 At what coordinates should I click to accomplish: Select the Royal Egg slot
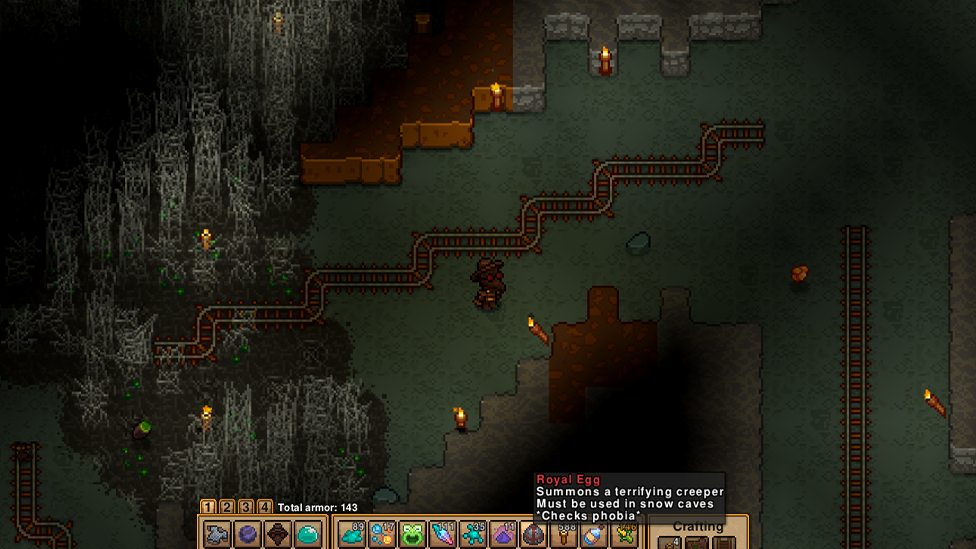point(534,535)
